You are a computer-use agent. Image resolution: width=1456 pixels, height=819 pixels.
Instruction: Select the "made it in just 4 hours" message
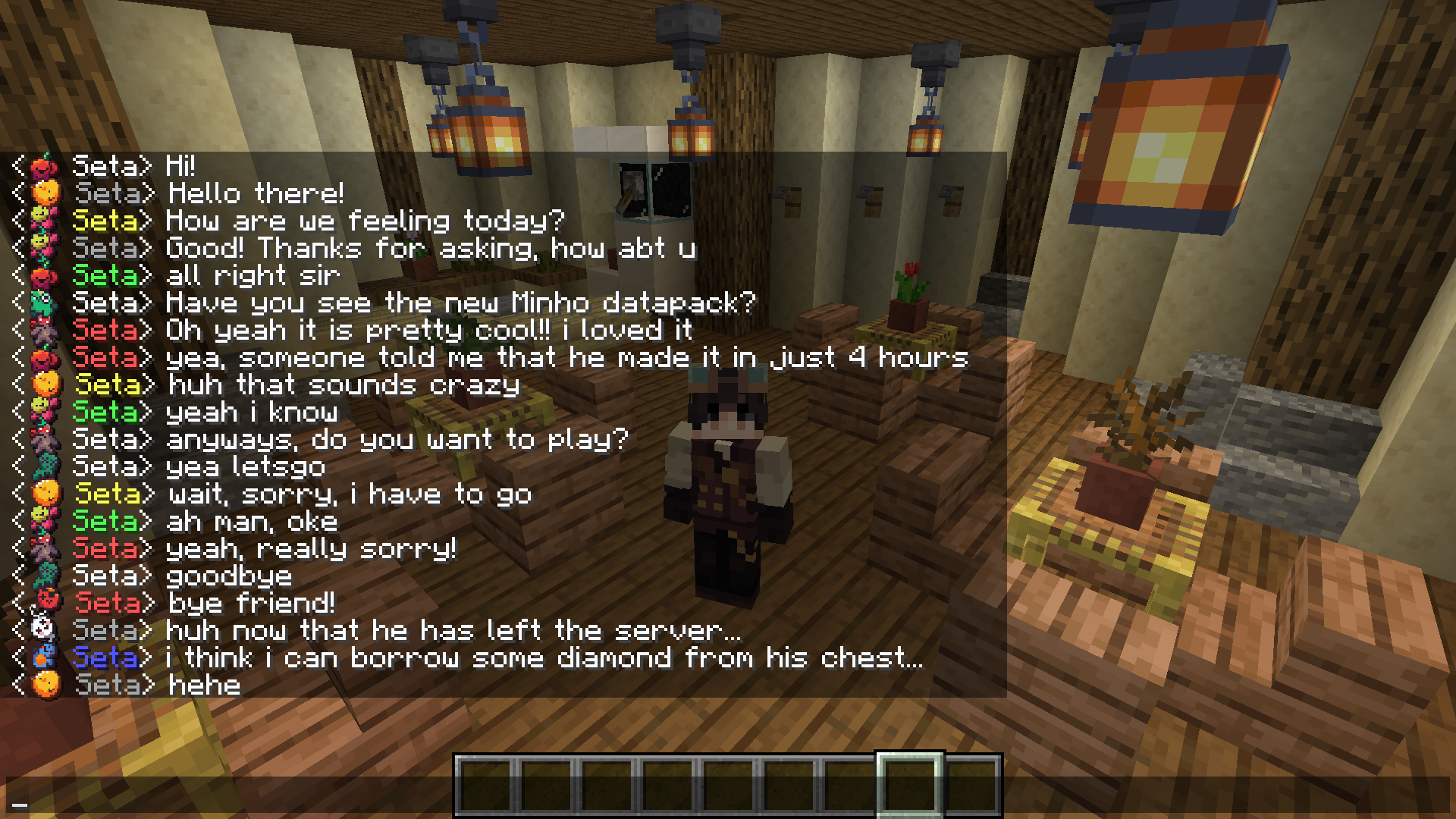click(566, 357)
